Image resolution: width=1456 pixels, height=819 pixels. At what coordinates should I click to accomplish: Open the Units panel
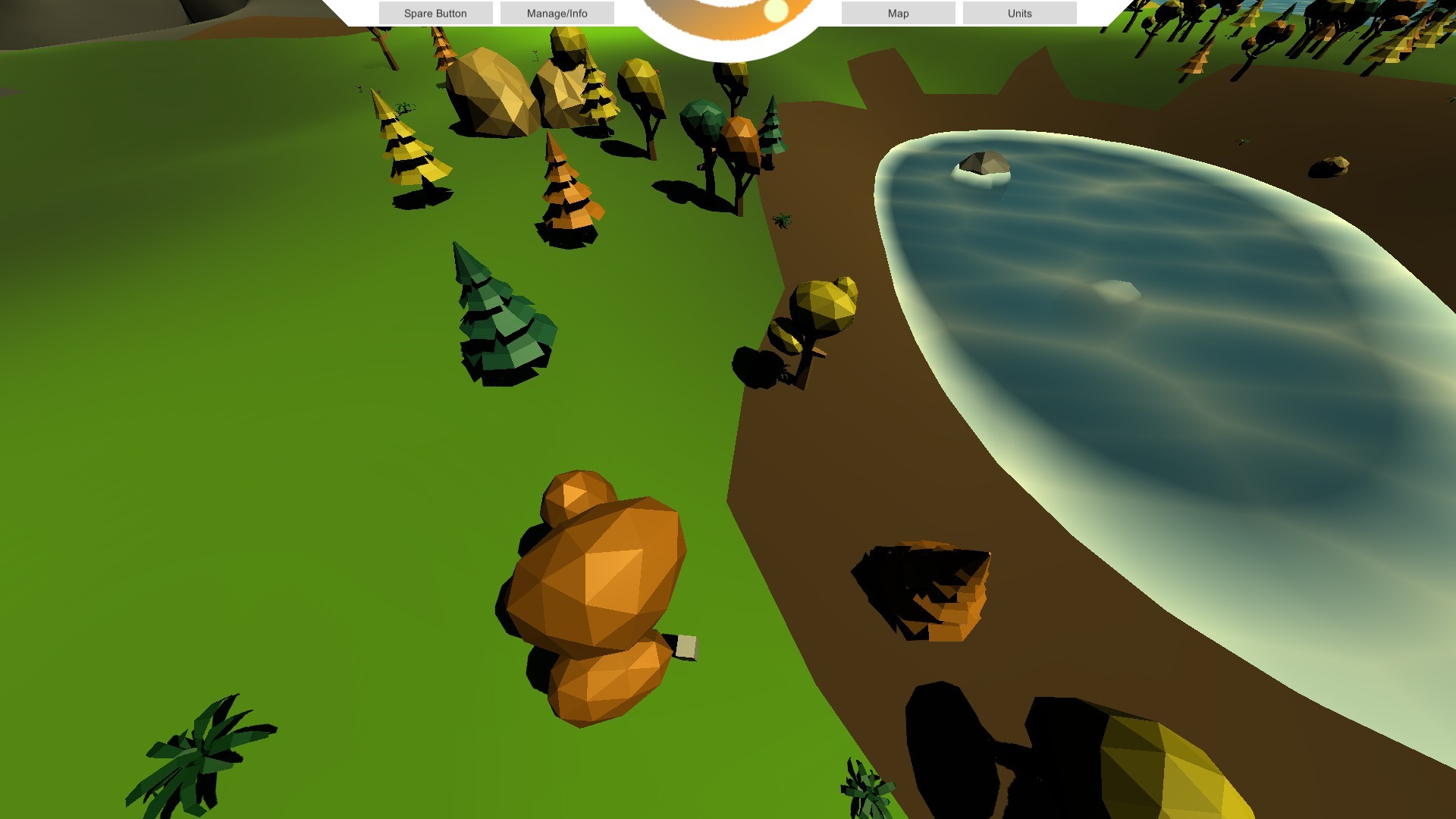coord(1018,13)
